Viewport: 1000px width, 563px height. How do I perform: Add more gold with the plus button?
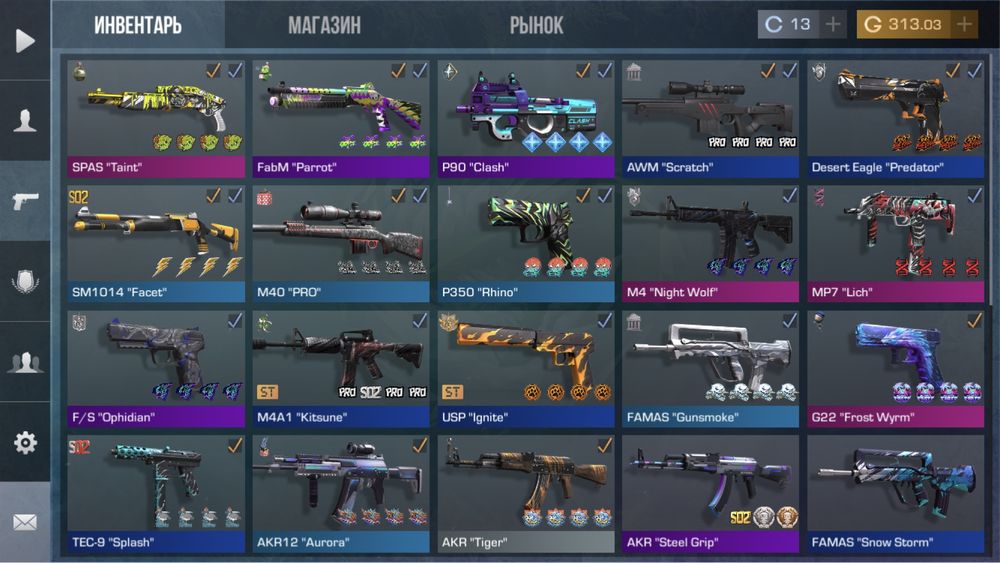[964, 24]
